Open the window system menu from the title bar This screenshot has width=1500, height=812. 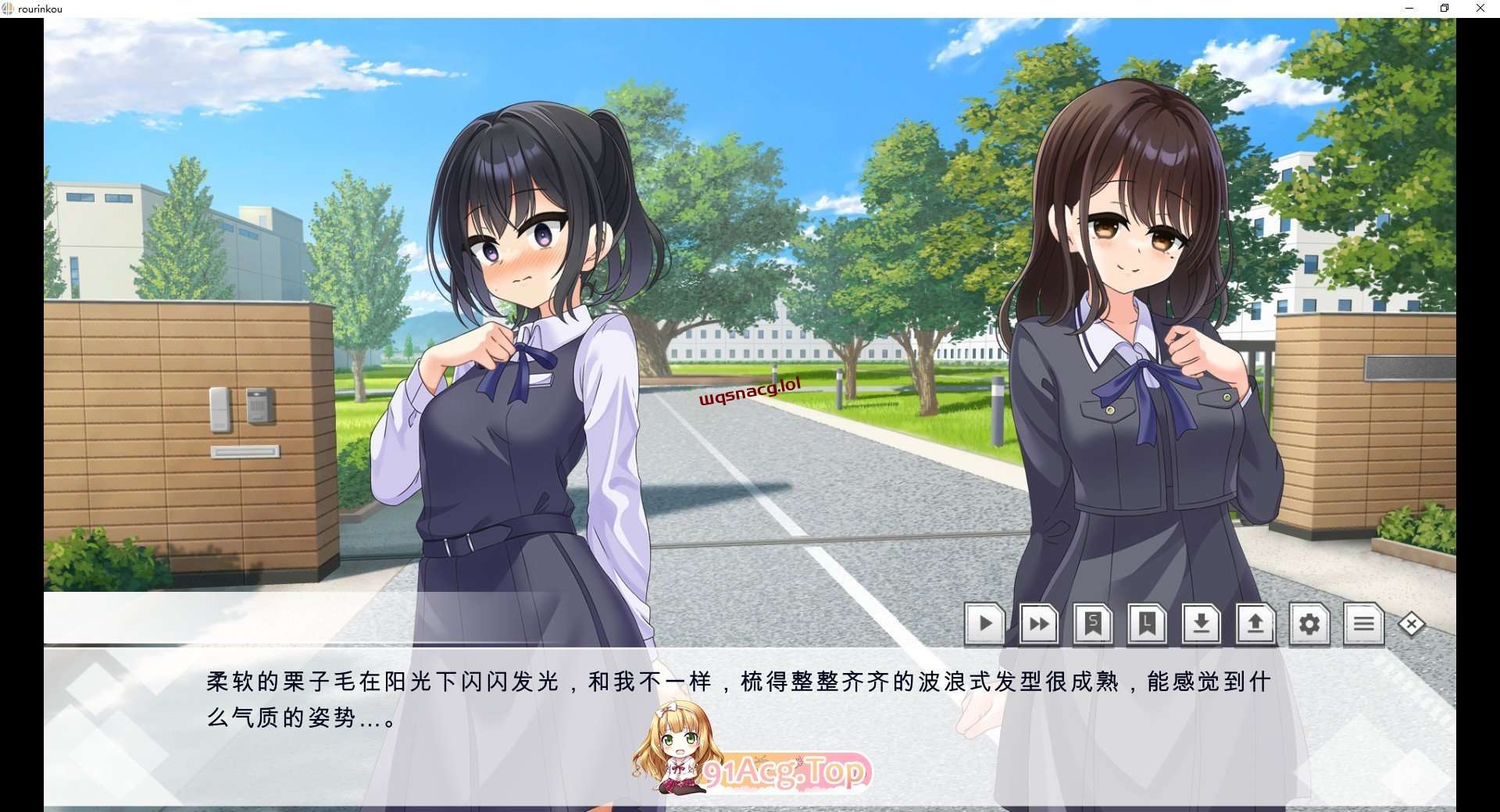(x=8, y=9)
